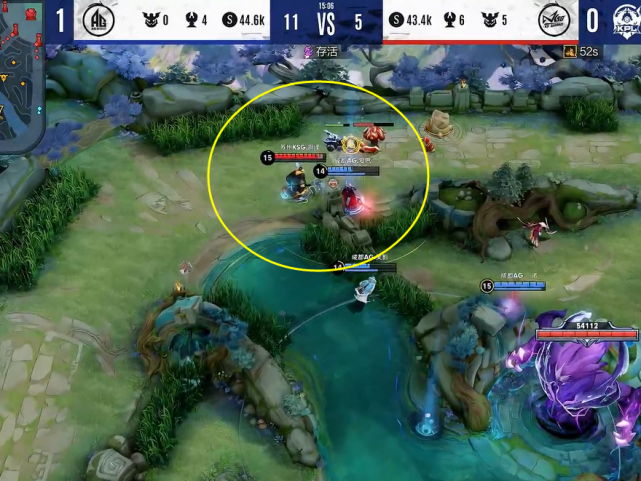The width and height of the screenshot is (641, 481).
Task: Select the opposing team logo beside the KPL badge
Action: click(555, 21)
